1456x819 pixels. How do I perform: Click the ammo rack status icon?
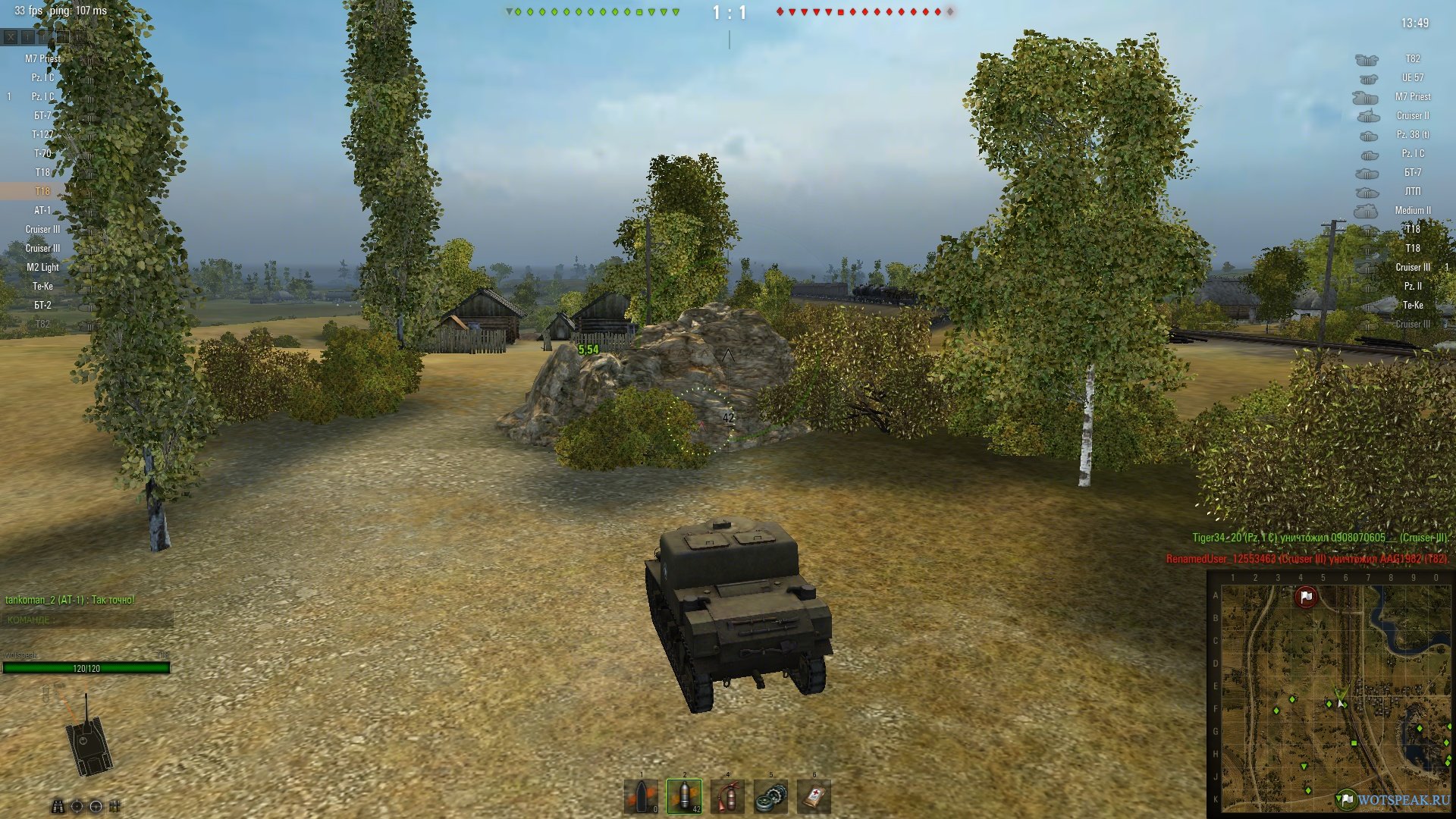point(115,806)
